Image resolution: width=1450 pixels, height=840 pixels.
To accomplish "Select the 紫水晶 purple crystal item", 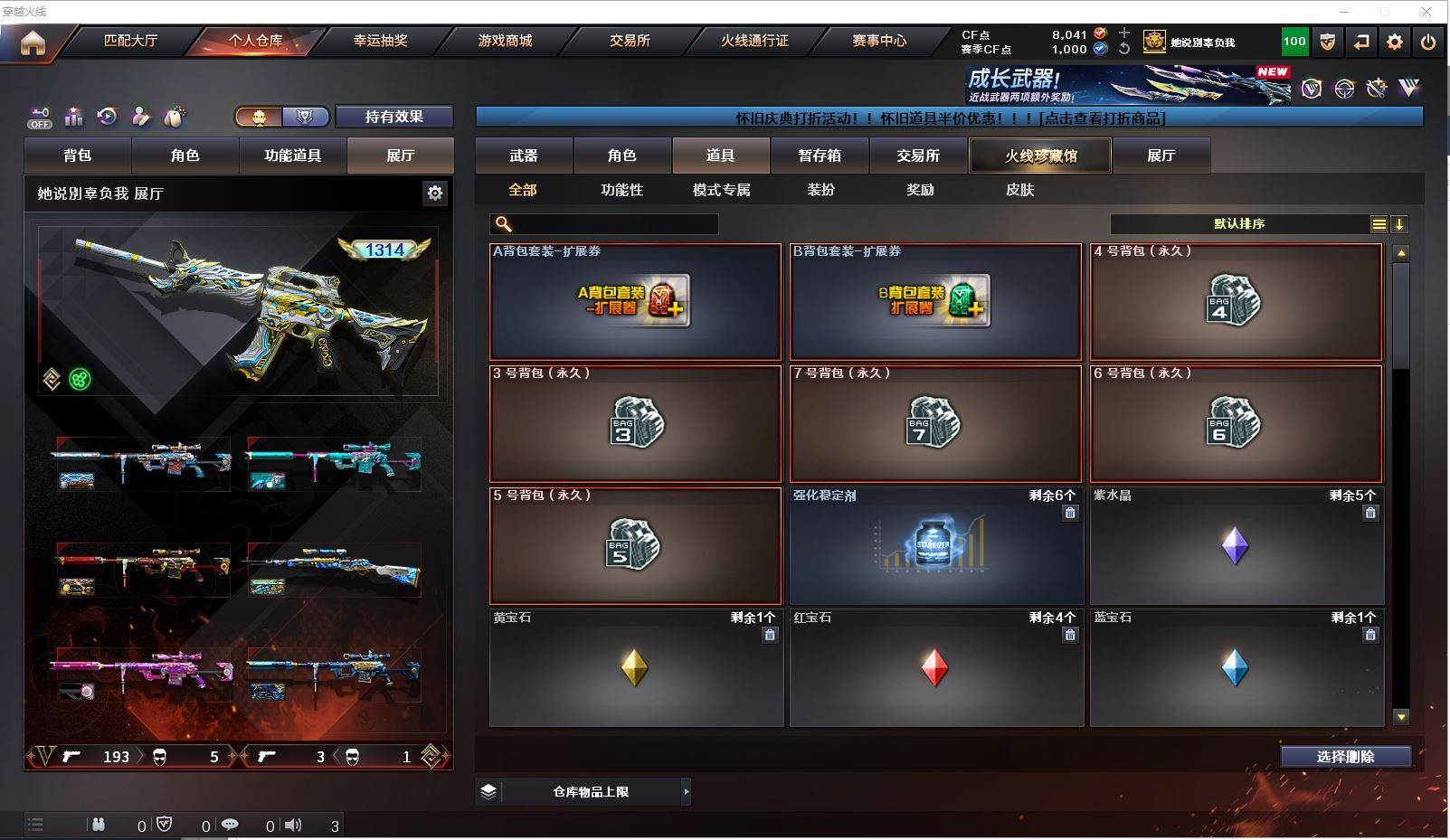I will (x=1237, y=546).
